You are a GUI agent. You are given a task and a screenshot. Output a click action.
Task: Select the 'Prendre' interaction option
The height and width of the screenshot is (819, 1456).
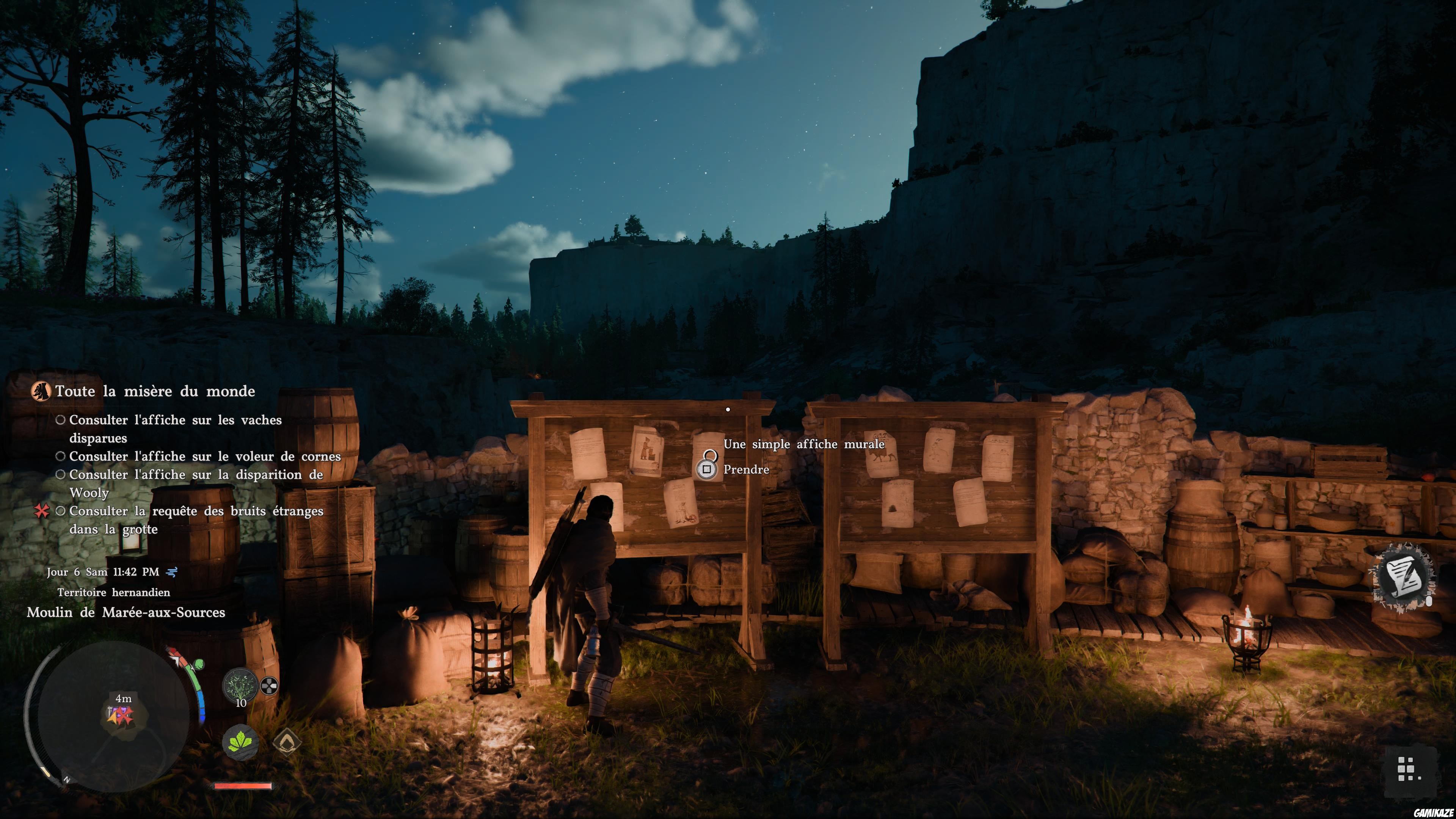point(745,470)
